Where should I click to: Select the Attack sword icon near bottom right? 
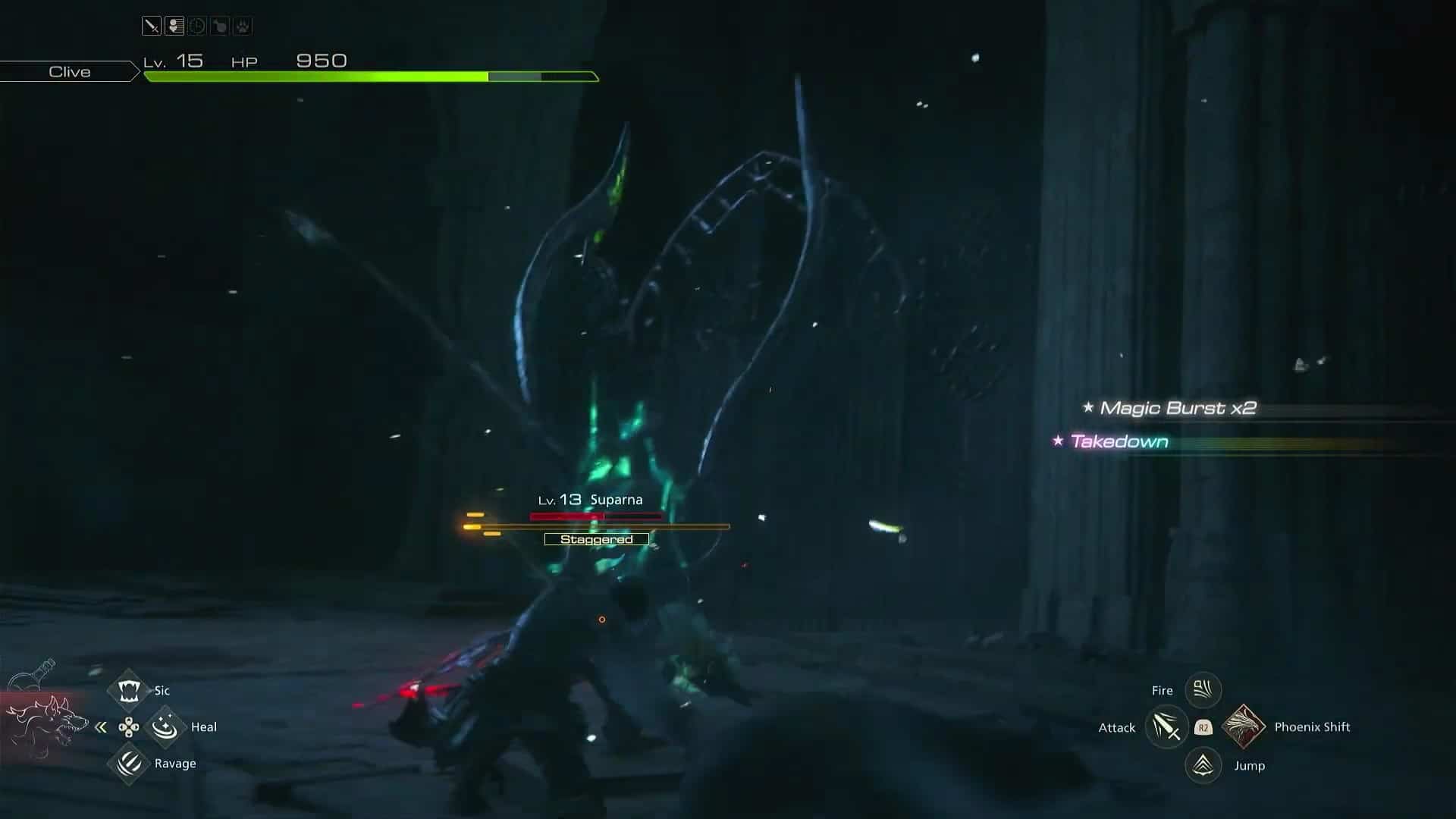point(1166,726)
